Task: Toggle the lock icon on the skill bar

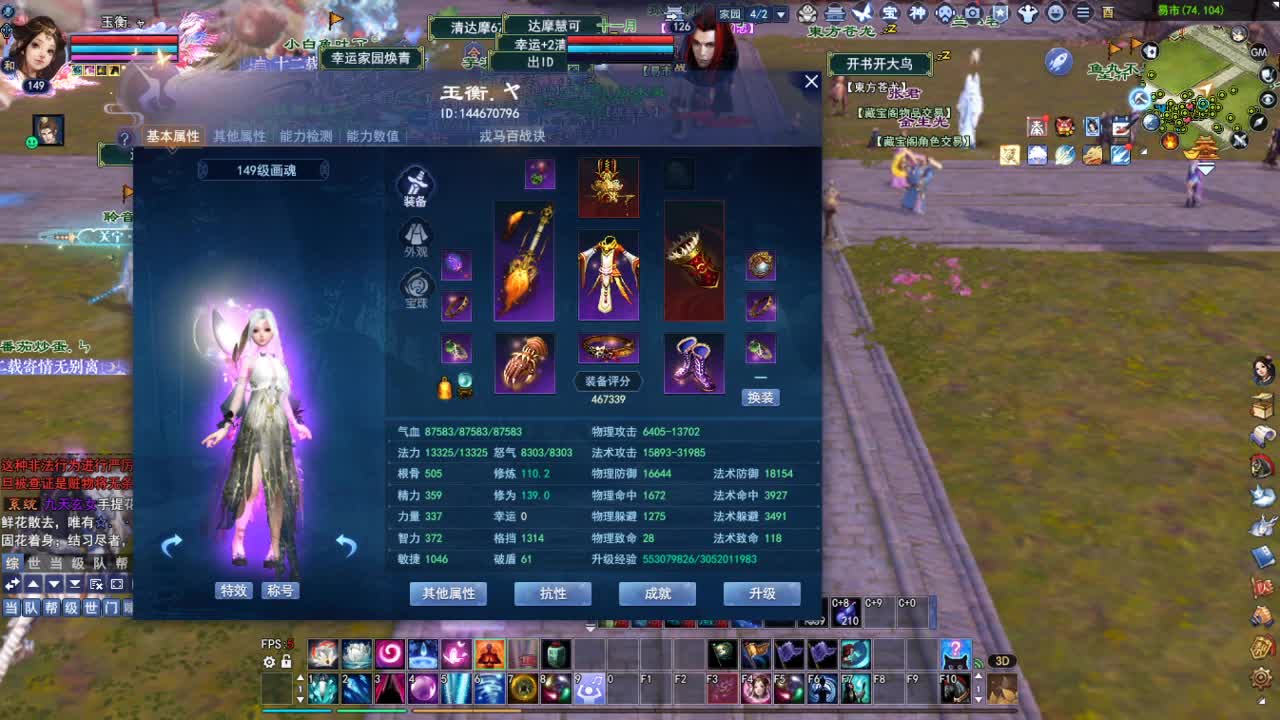Action: click(x=286, y=661)
